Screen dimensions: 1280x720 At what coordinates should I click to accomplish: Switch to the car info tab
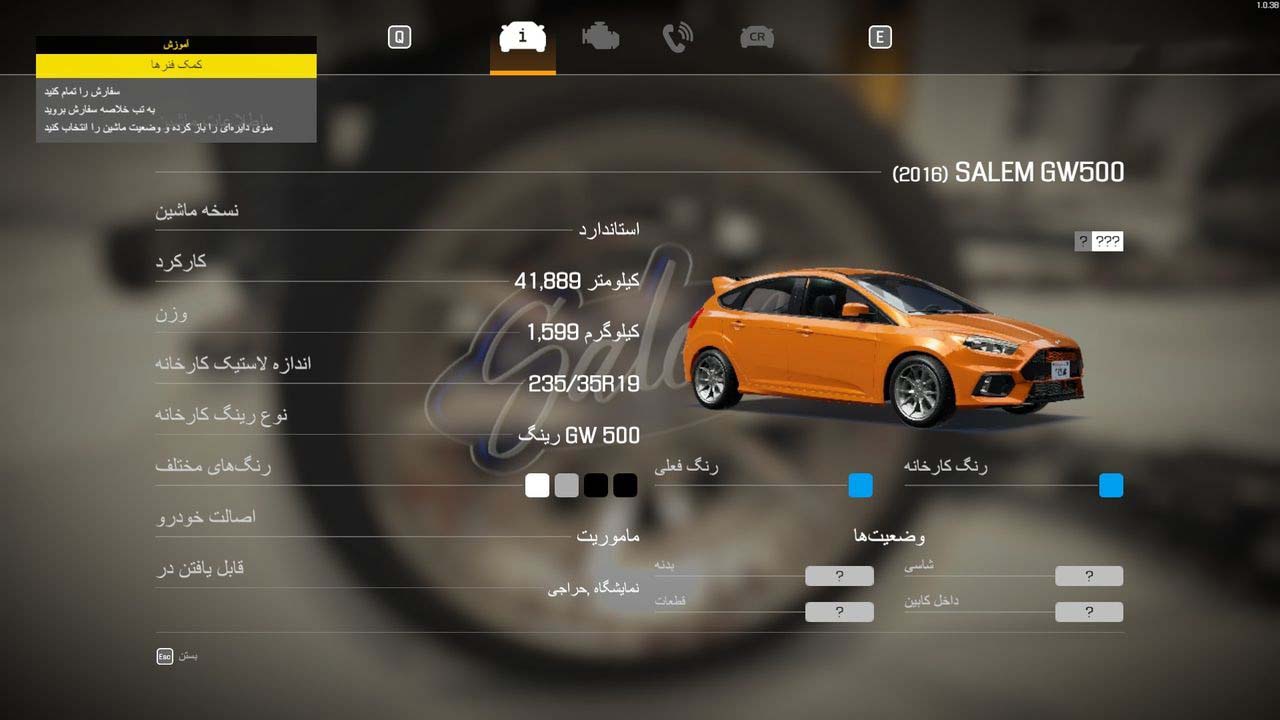pyautogui.click(x=522, y=38)
